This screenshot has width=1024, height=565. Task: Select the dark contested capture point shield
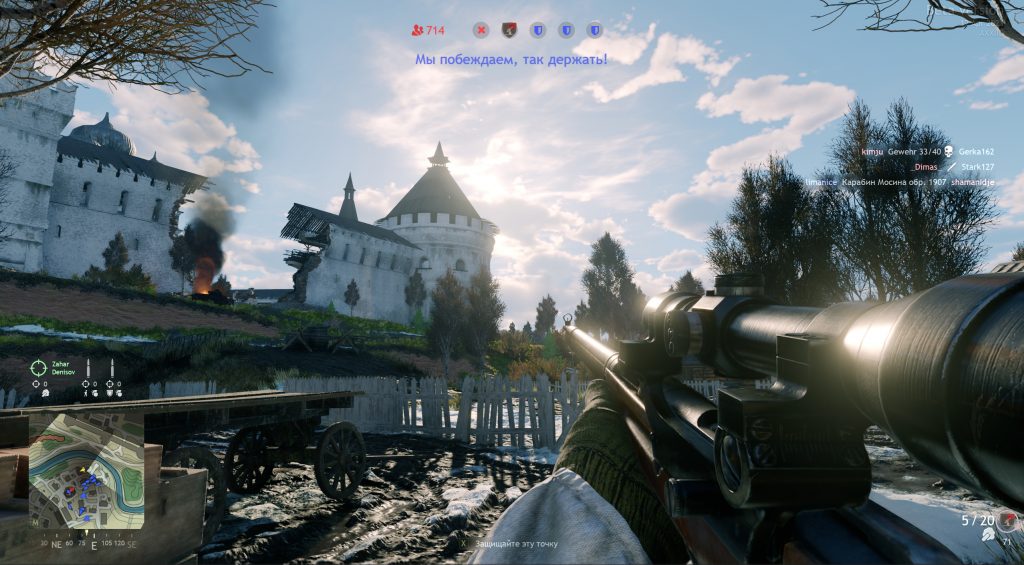click(509, 30)
